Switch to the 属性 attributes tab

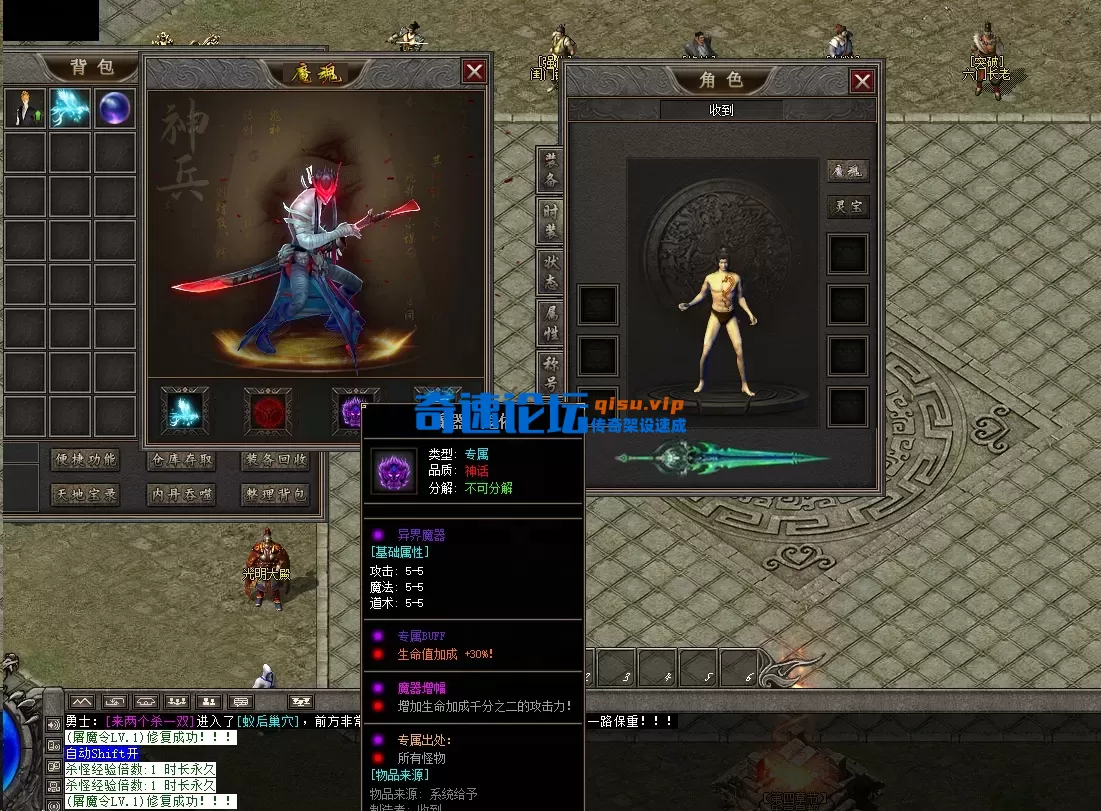[551, 324]
